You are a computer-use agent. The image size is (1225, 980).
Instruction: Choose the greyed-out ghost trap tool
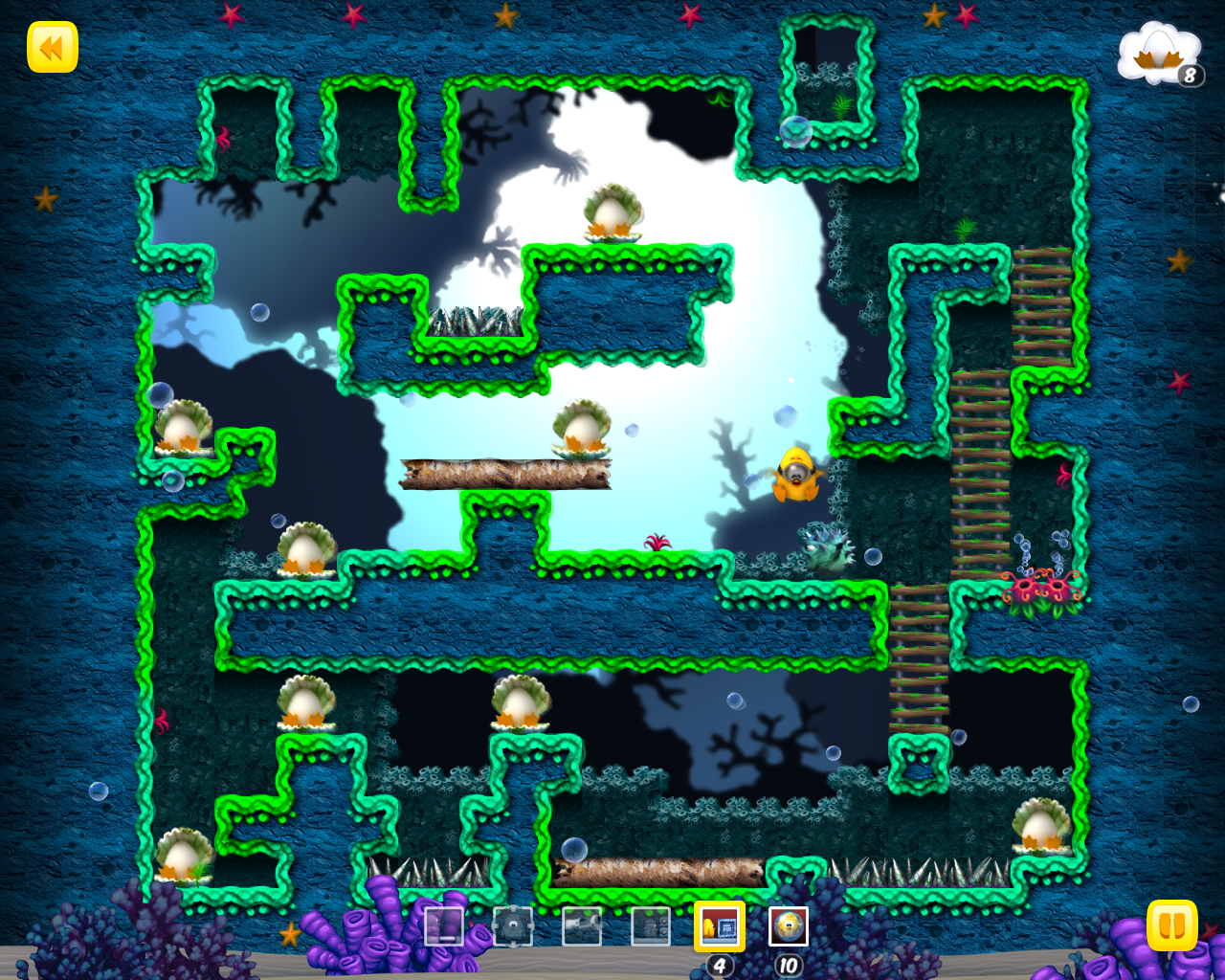[x=651, y=926]
